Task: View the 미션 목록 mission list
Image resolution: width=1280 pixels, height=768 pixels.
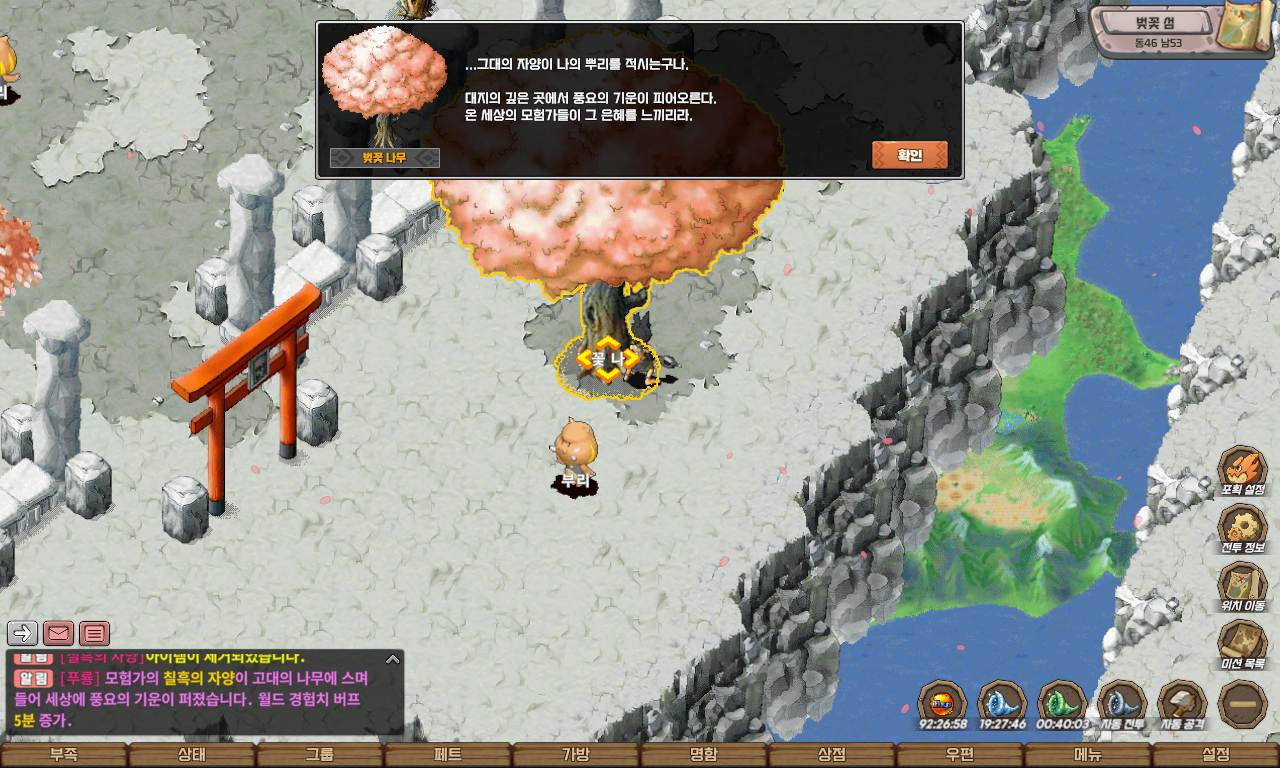Action: point(1243,643)
